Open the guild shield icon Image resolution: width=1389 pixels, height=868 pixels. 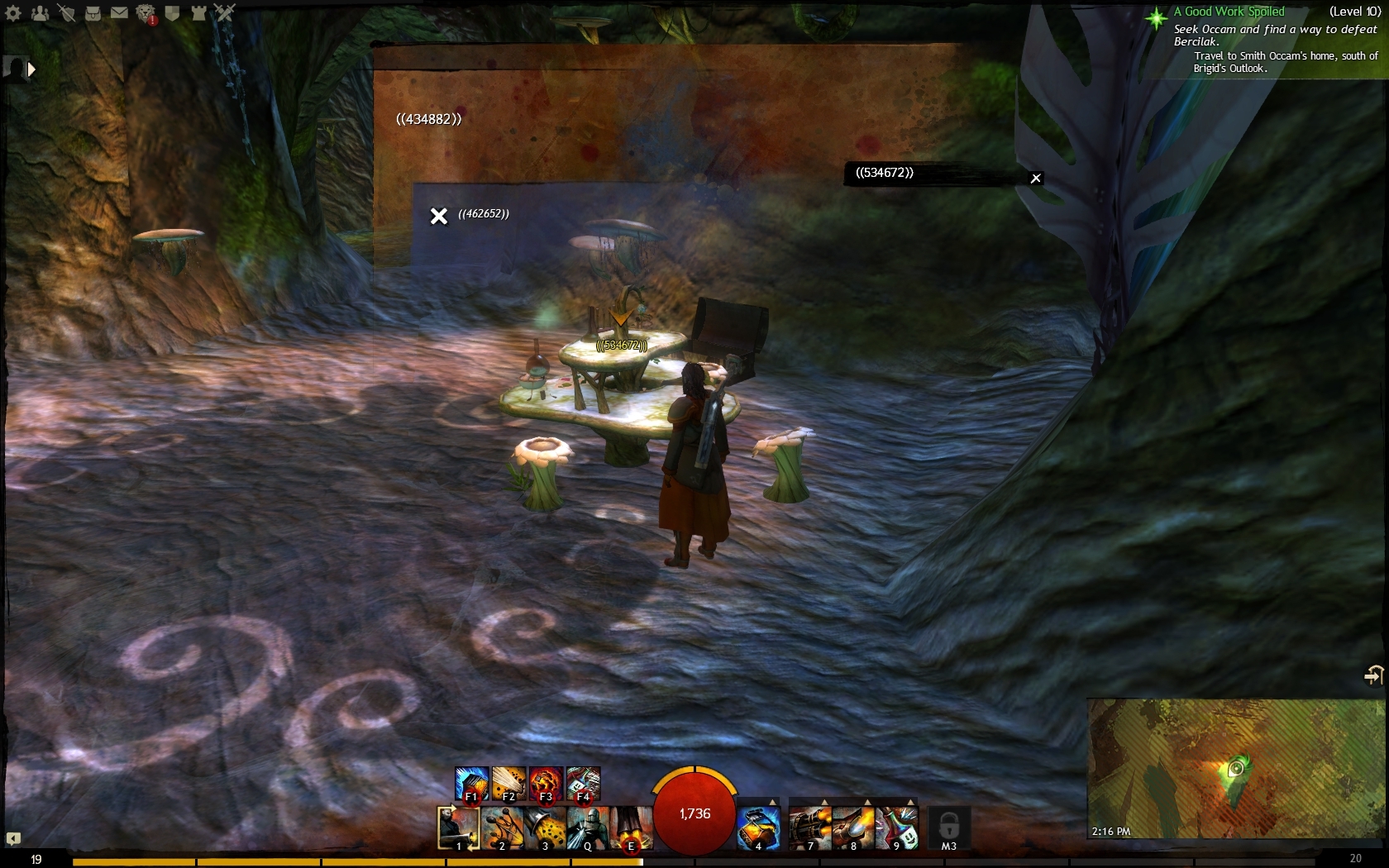(172, 12)
